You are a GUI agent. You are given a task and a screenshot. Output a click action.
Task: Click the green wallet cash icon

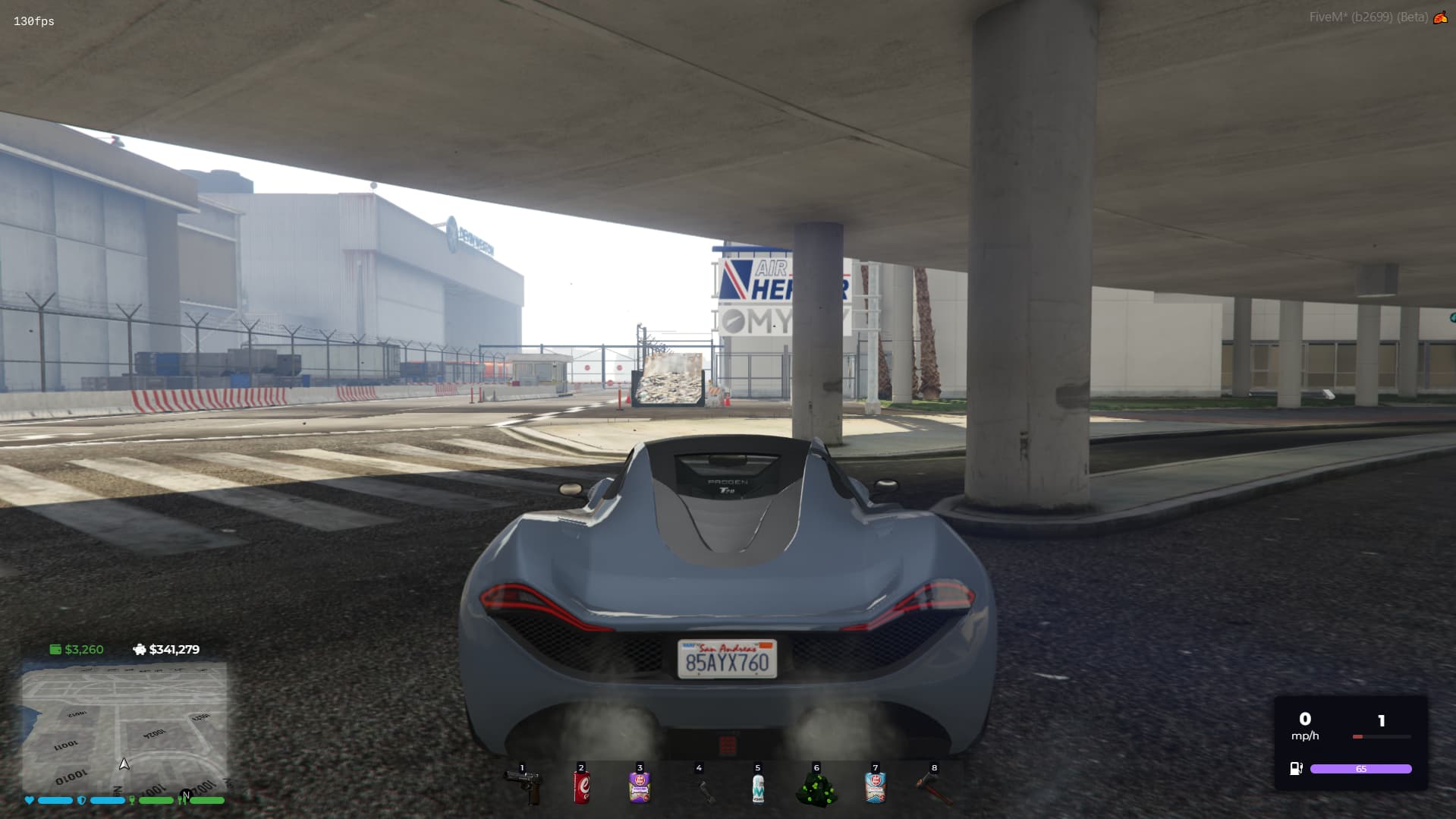(x=55, y=650)
